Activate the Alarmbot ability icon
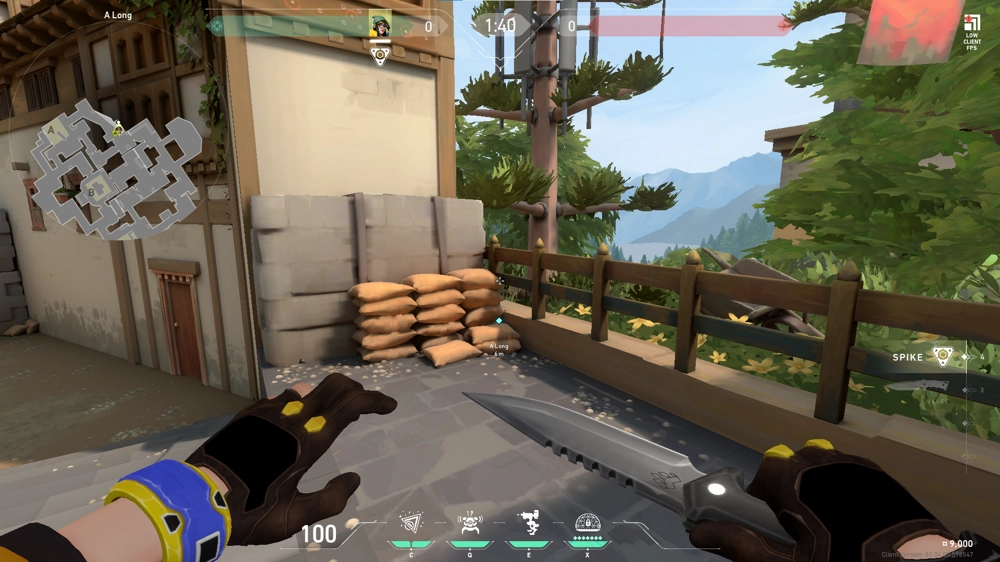Image resolution: width=1000 pixels, height=562 pixels. (469, 523)
